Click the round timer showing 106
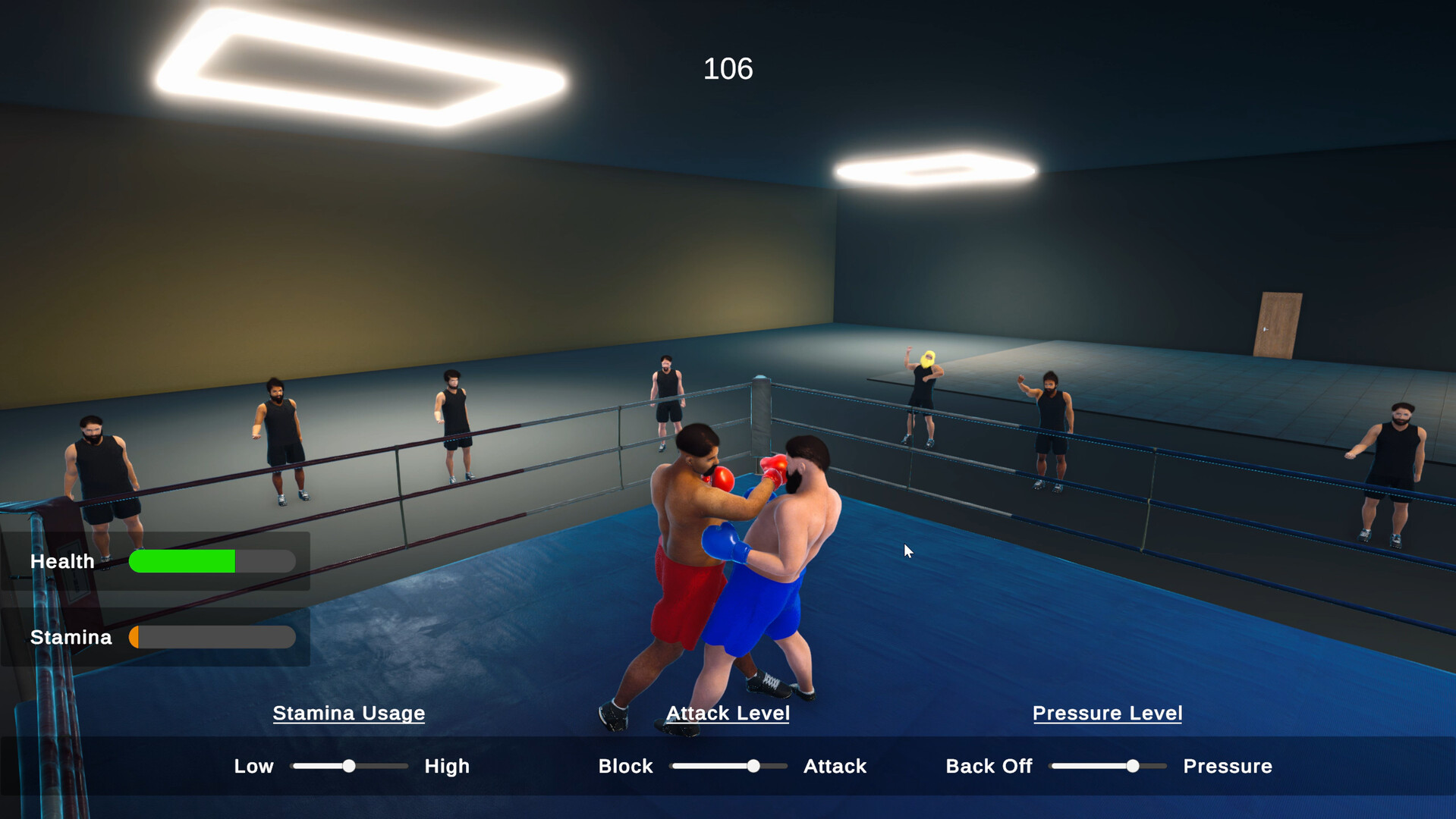 728,69
